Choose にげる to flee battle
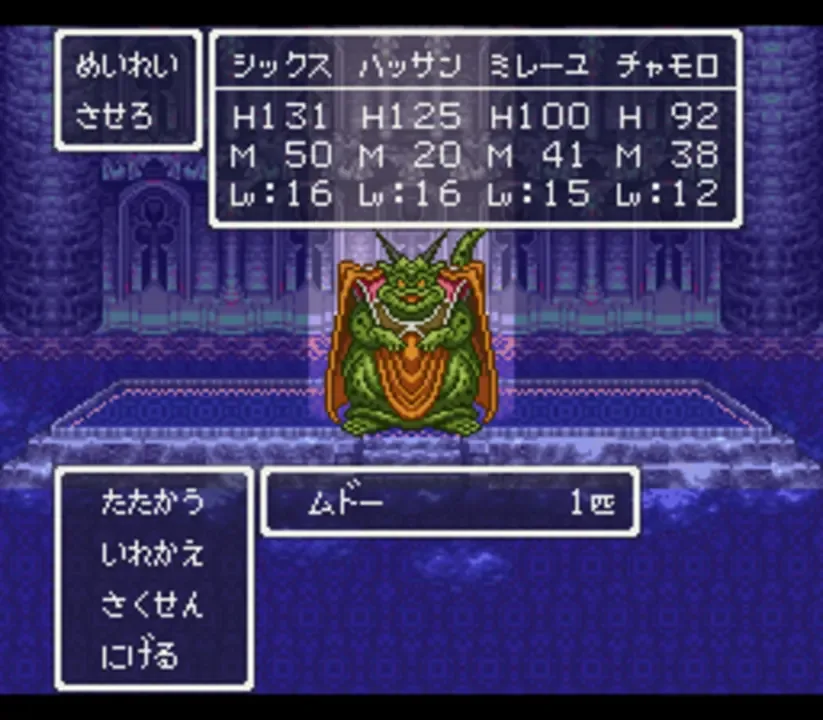This screenshot has height=720, width=823. coord(140,657)
